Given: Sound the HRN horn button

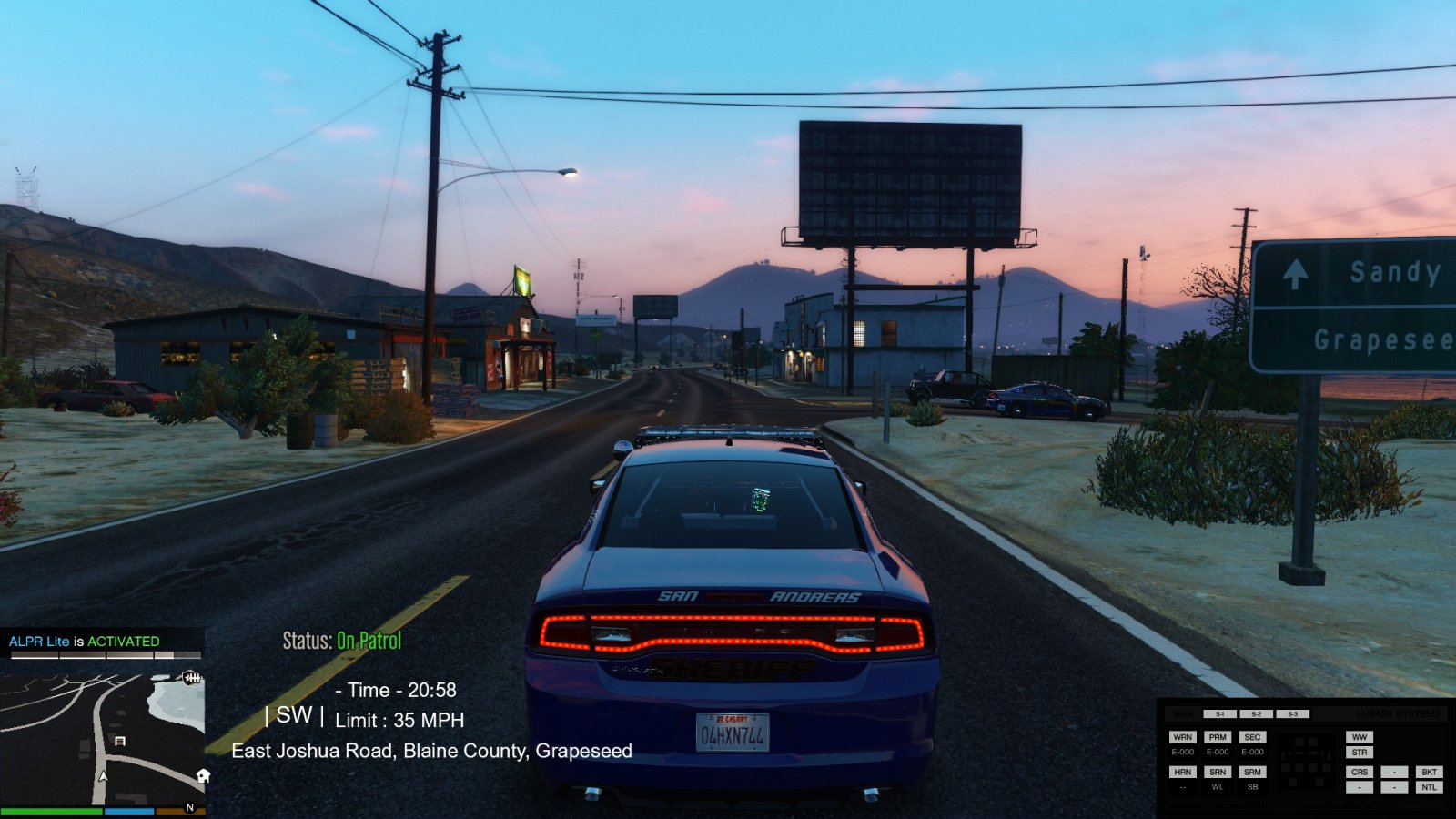Looking at the screenshot, I should [1182, 772].
